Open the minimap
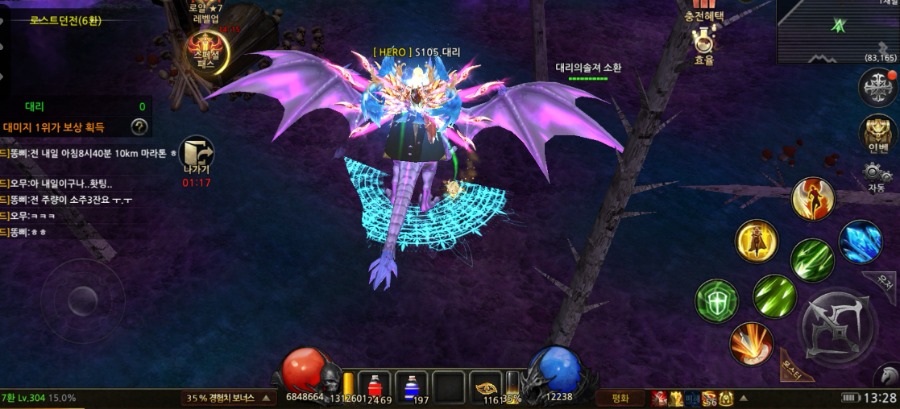Image resolution: width=900 pixels, height=409 pixels. tap(837, 29)
